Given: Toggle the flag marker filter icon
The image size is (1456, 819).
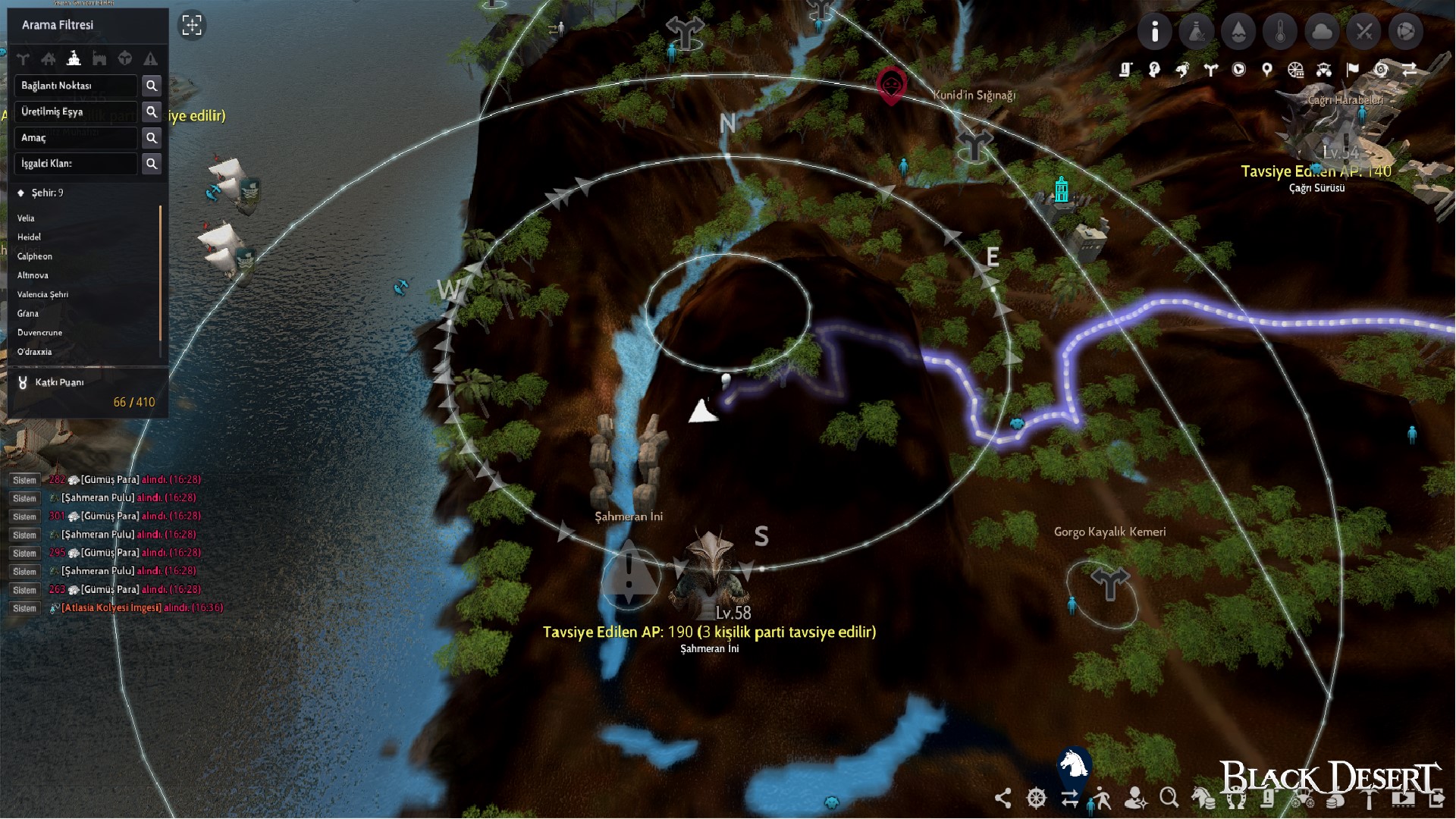Looking at the screenshot, I should 1352,69.
